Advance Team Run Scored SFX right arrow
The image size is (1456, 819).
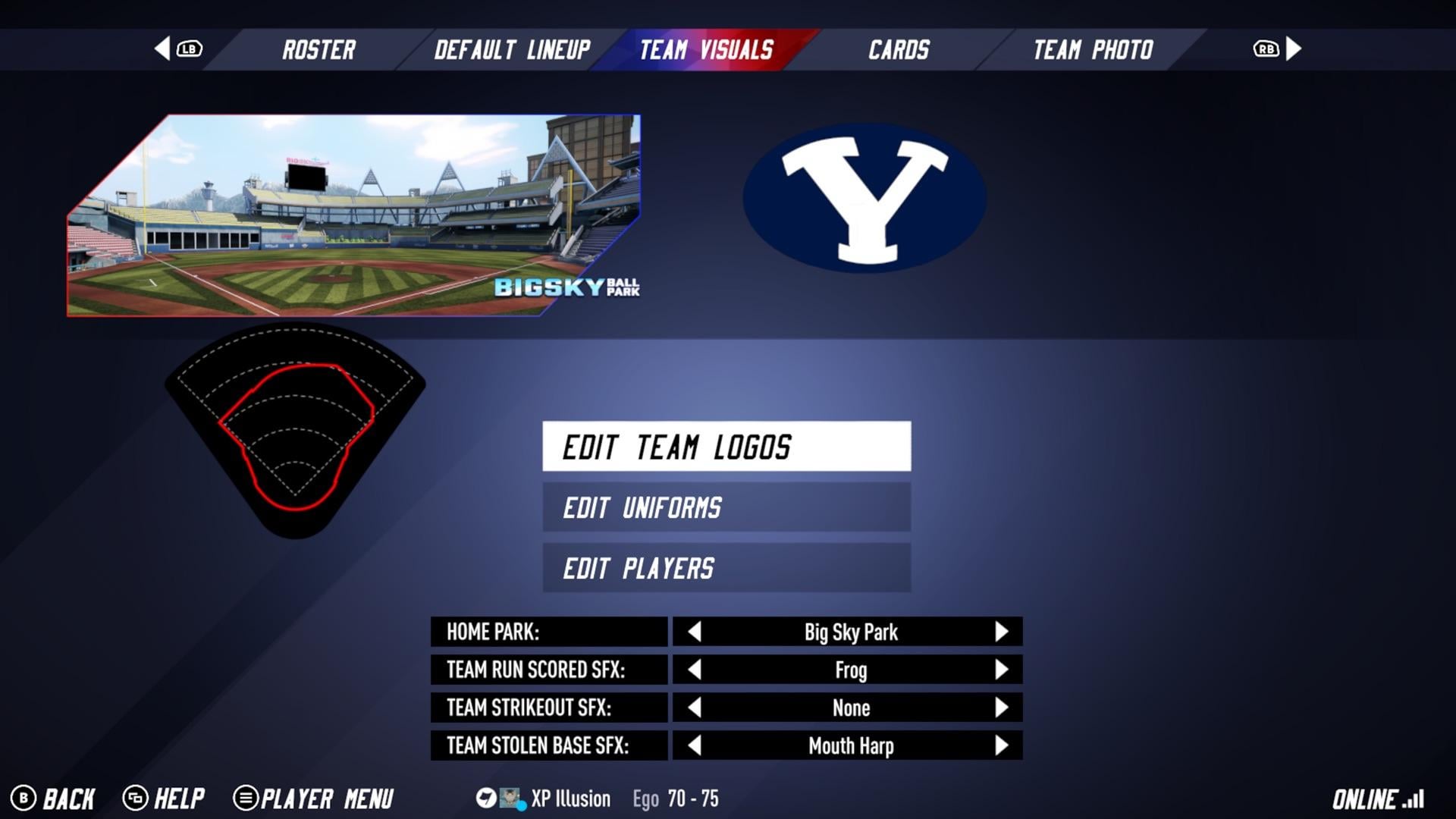[1001, 670]
